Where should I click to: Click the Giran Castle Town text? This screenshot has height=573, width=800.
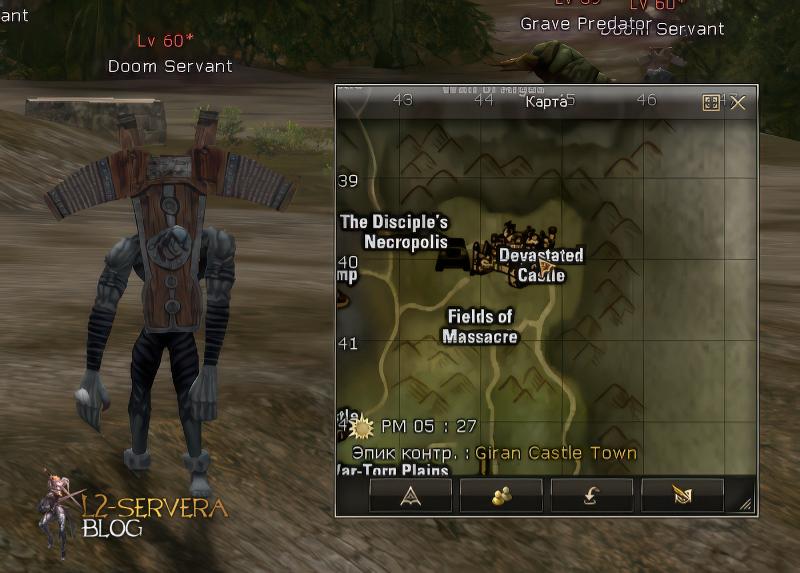(556, 452)
